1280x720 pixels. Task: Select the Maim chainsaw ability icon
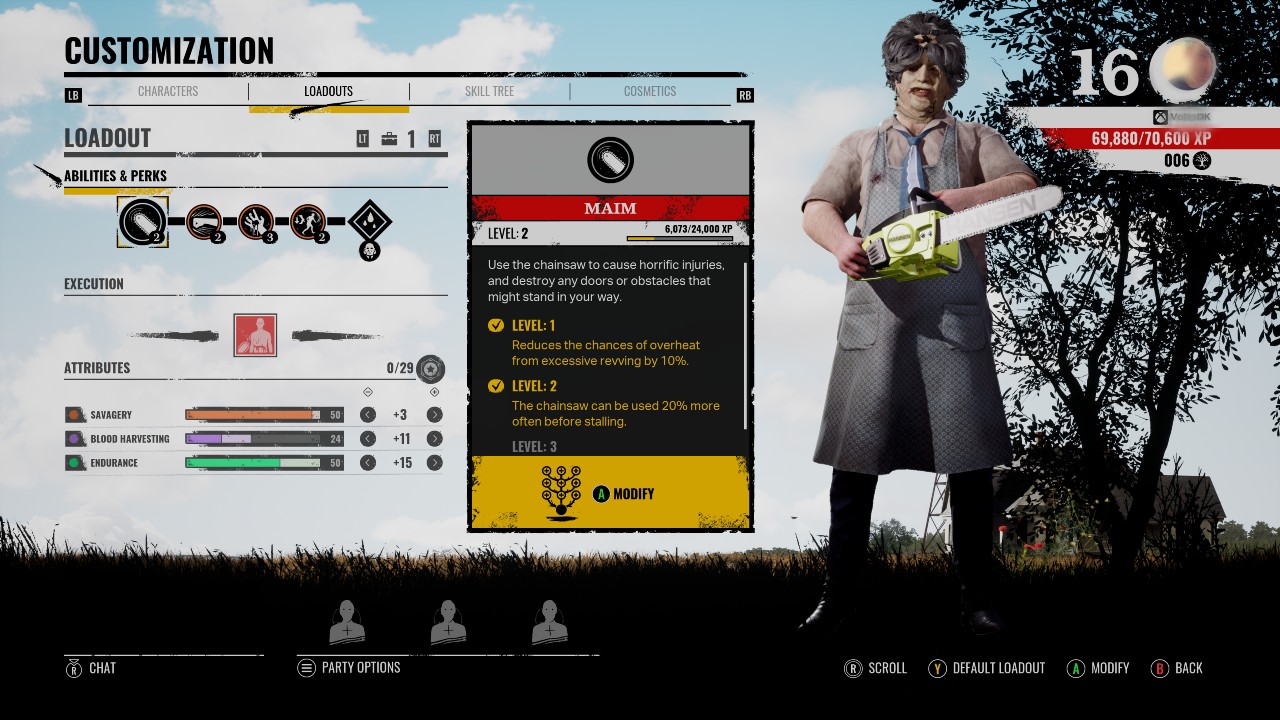pos(142,221)
